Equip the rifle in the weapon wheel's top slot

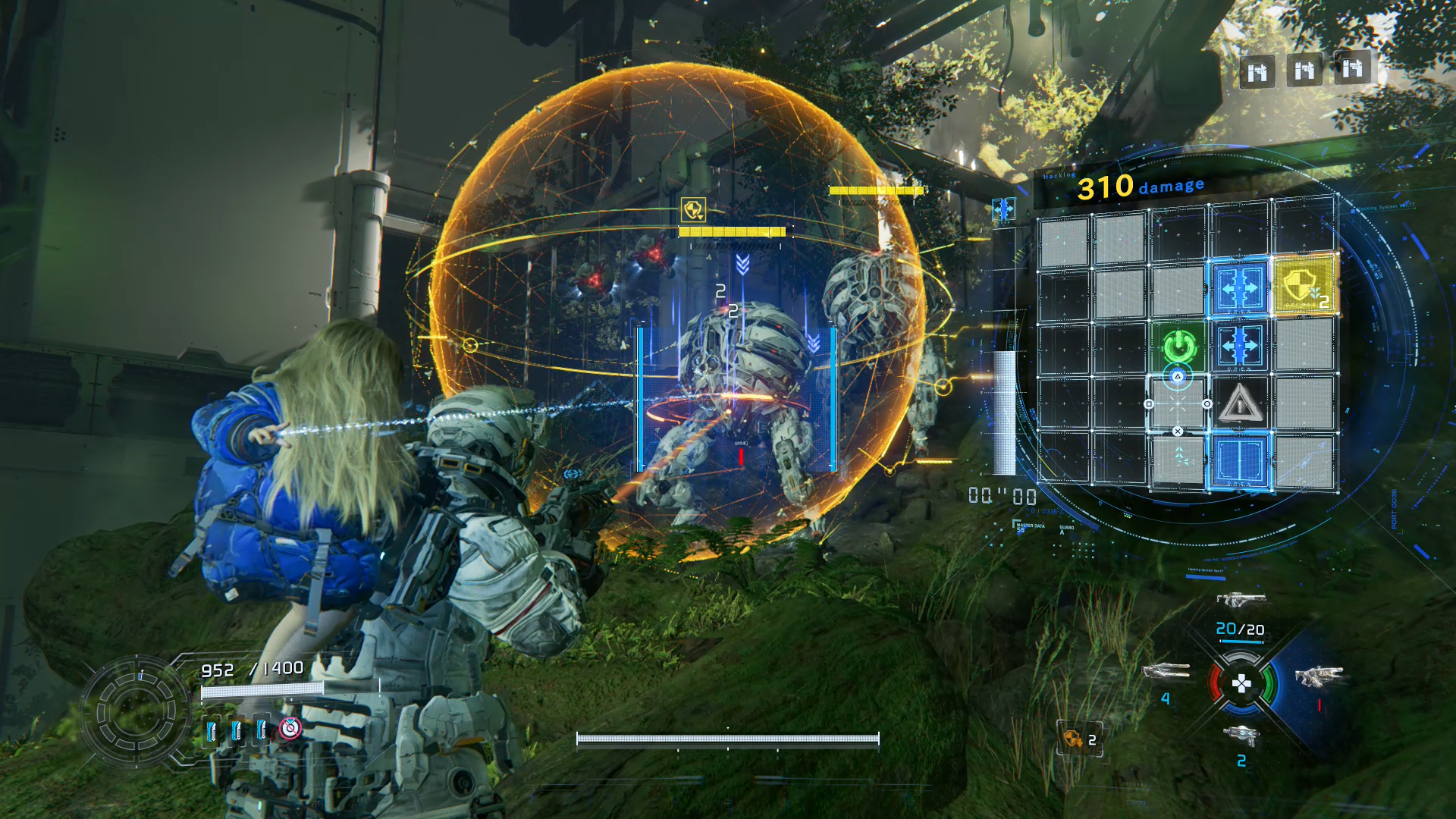pos(1241,600)
